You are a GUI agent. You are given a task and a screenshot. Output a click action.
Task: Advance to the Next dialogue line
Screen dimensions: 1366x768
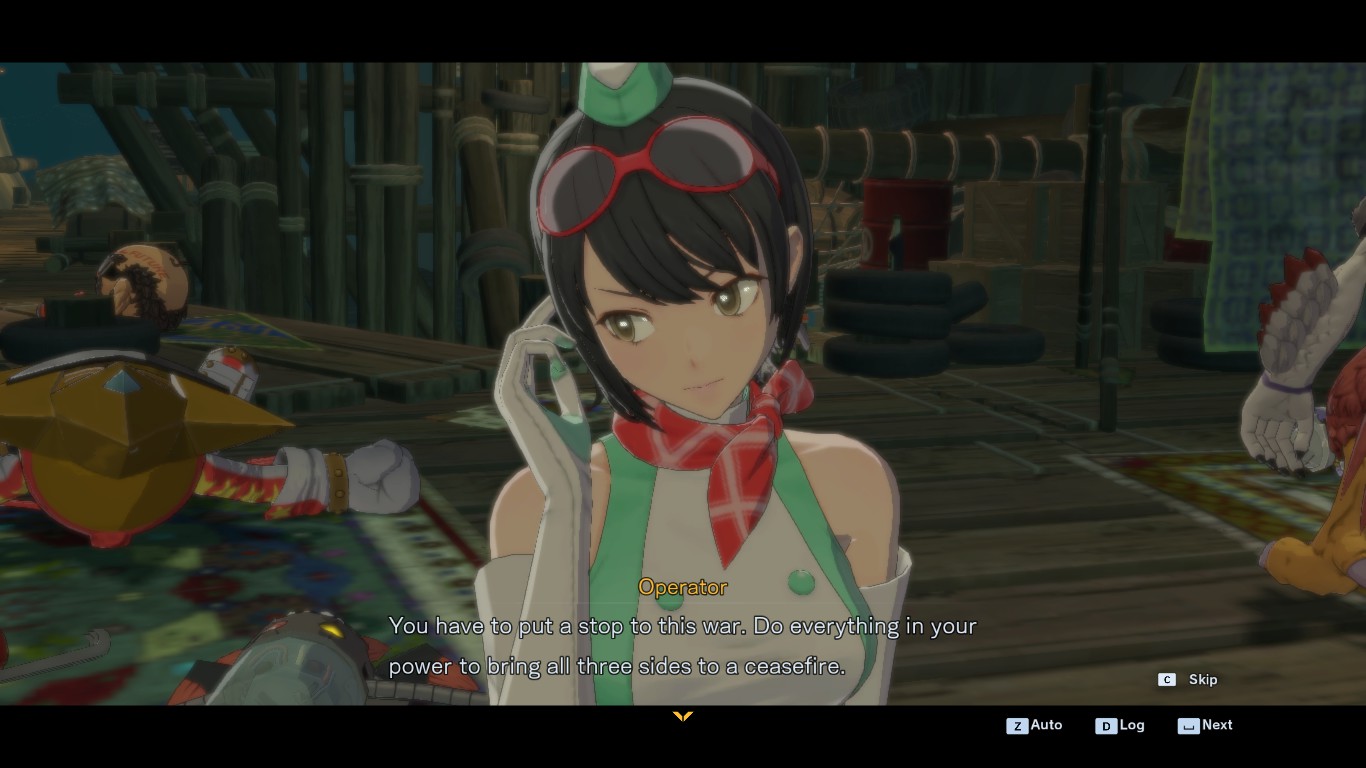pyautogui.click(x=1206, y=726)
